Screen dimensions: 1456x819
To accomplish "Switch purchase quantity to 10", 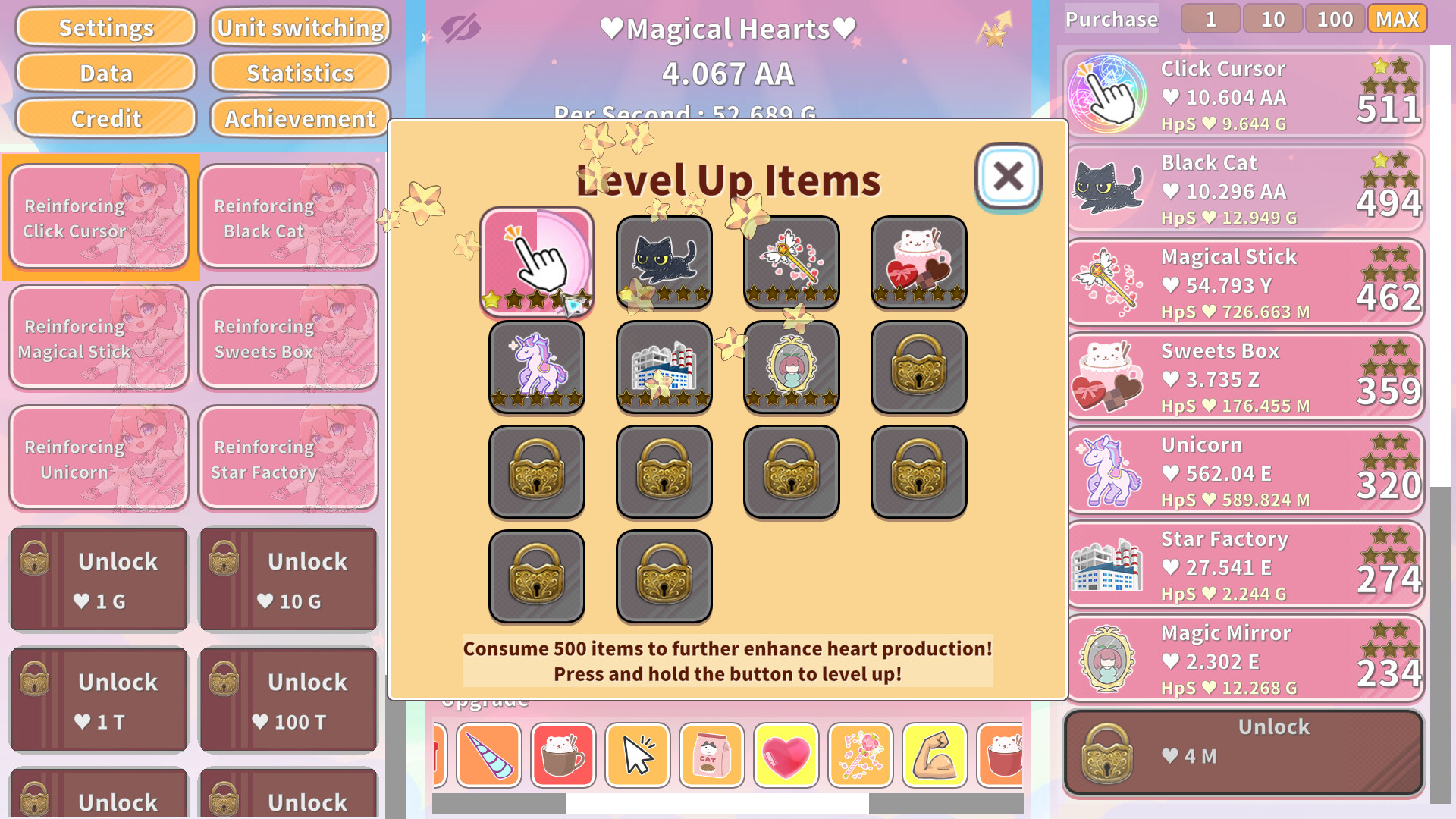I will (1272, 19).
